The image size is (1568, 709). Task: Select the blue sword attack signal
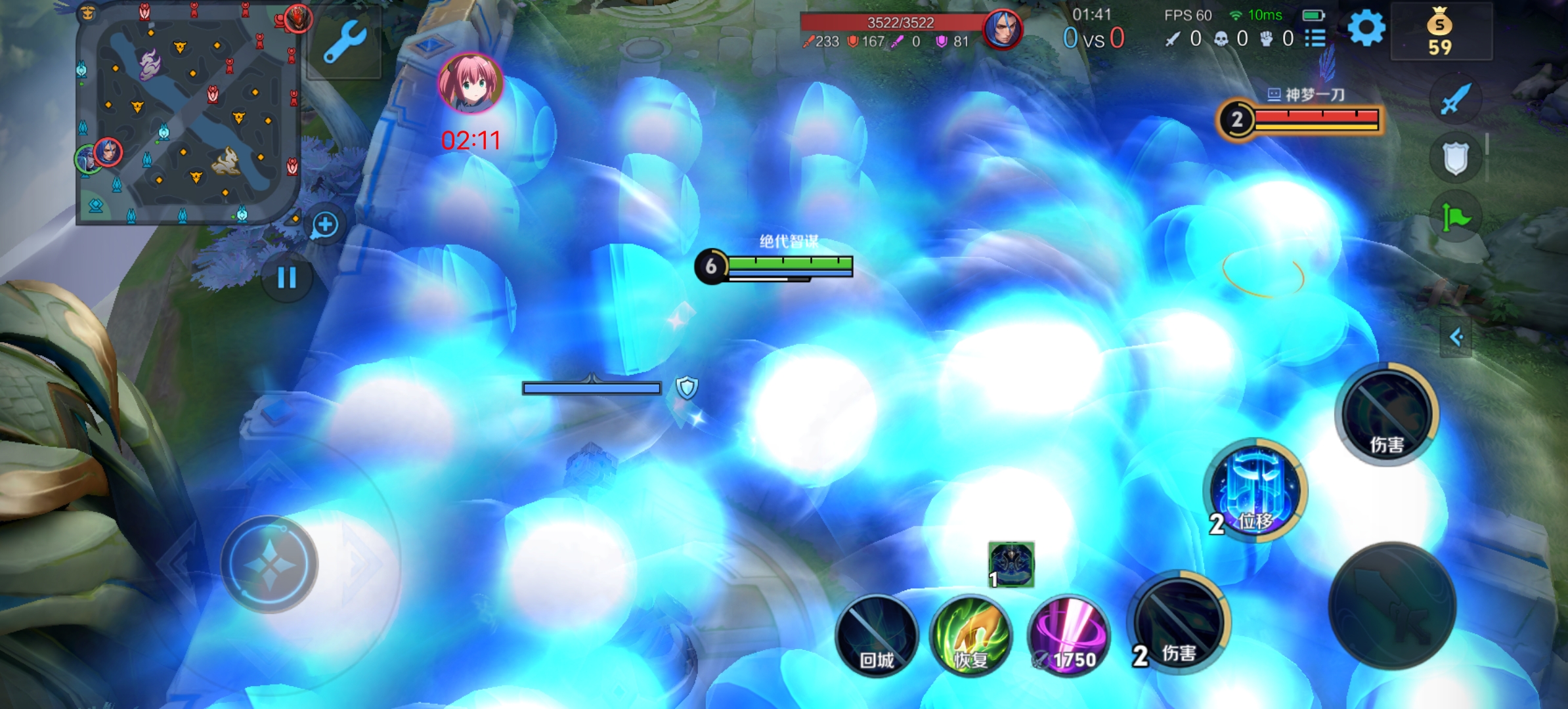(x=1455, y=100)
